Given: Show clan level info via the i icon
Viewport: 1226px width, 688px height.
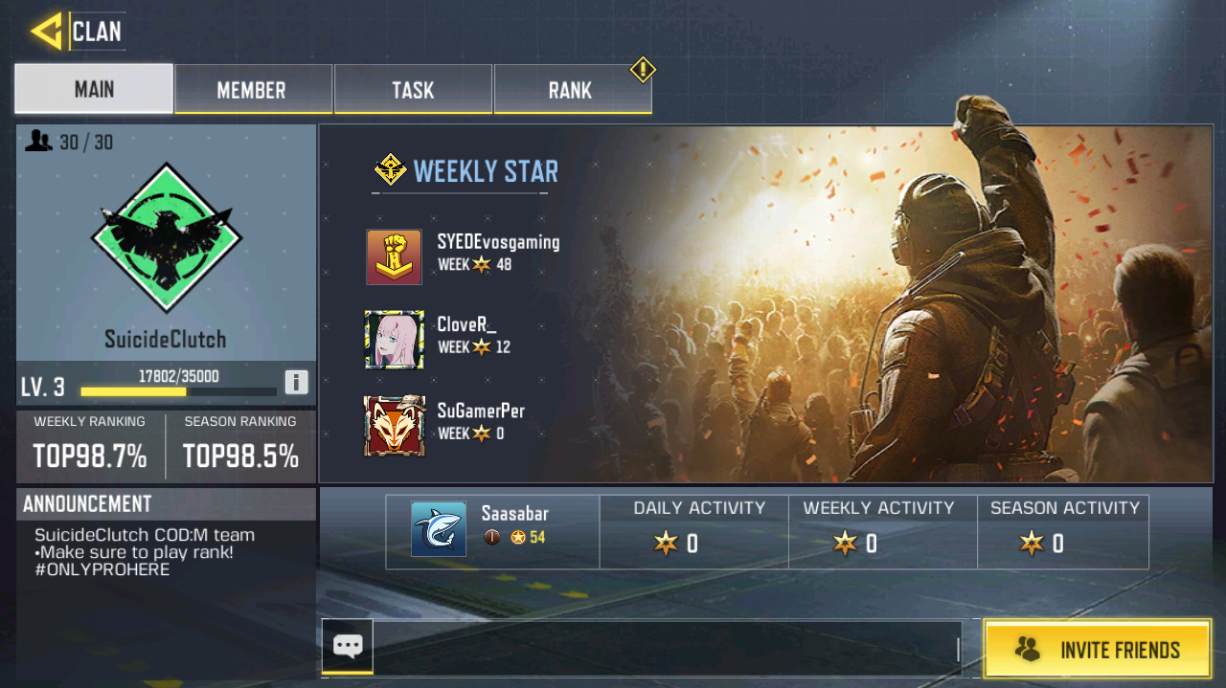Looking at the screenshot, I should 296,382.
